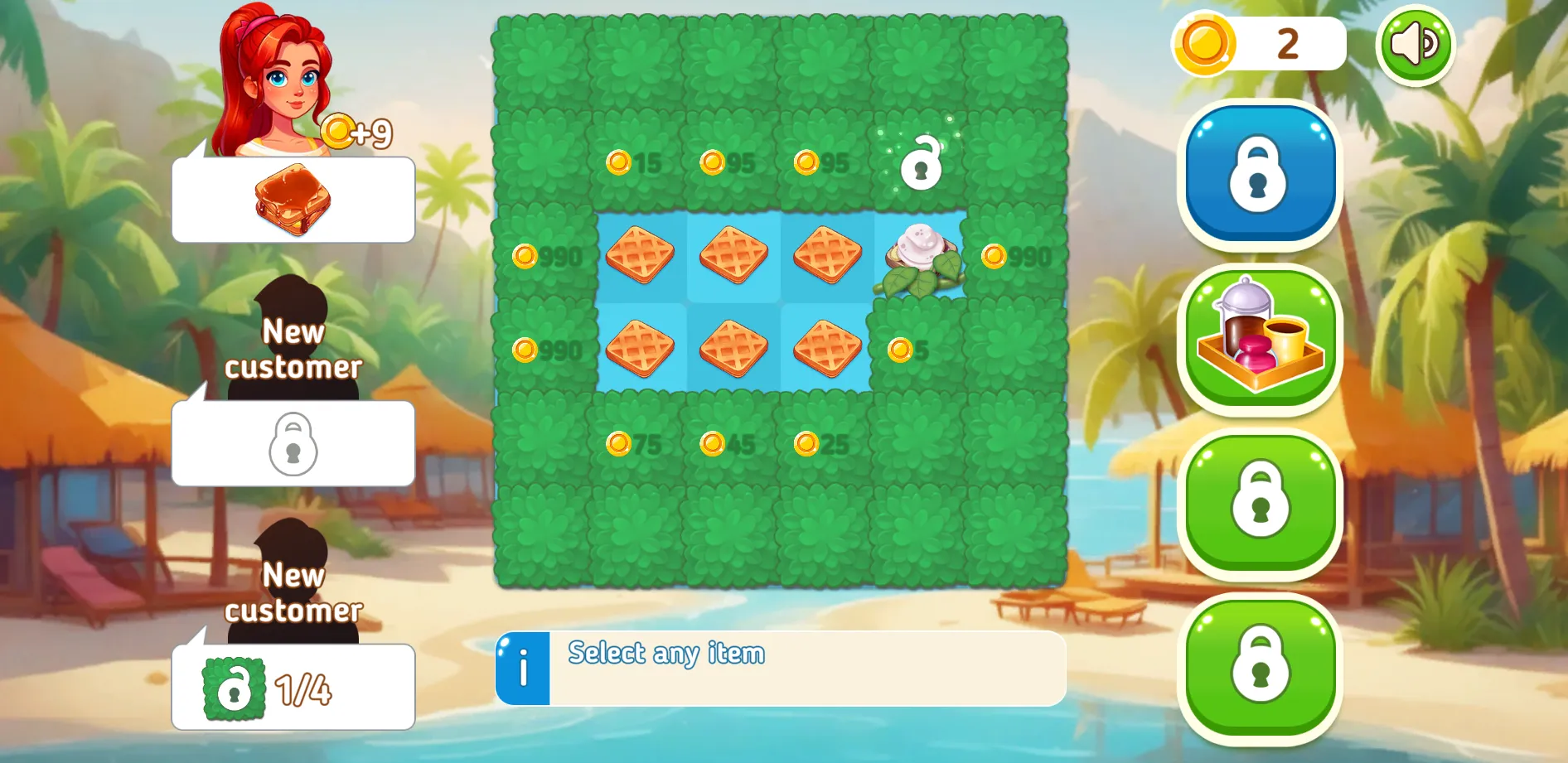Mute the game sound via speaker icon
Image resolution: width=1568 pixels, height=763 pixels.
point(1414,44)
